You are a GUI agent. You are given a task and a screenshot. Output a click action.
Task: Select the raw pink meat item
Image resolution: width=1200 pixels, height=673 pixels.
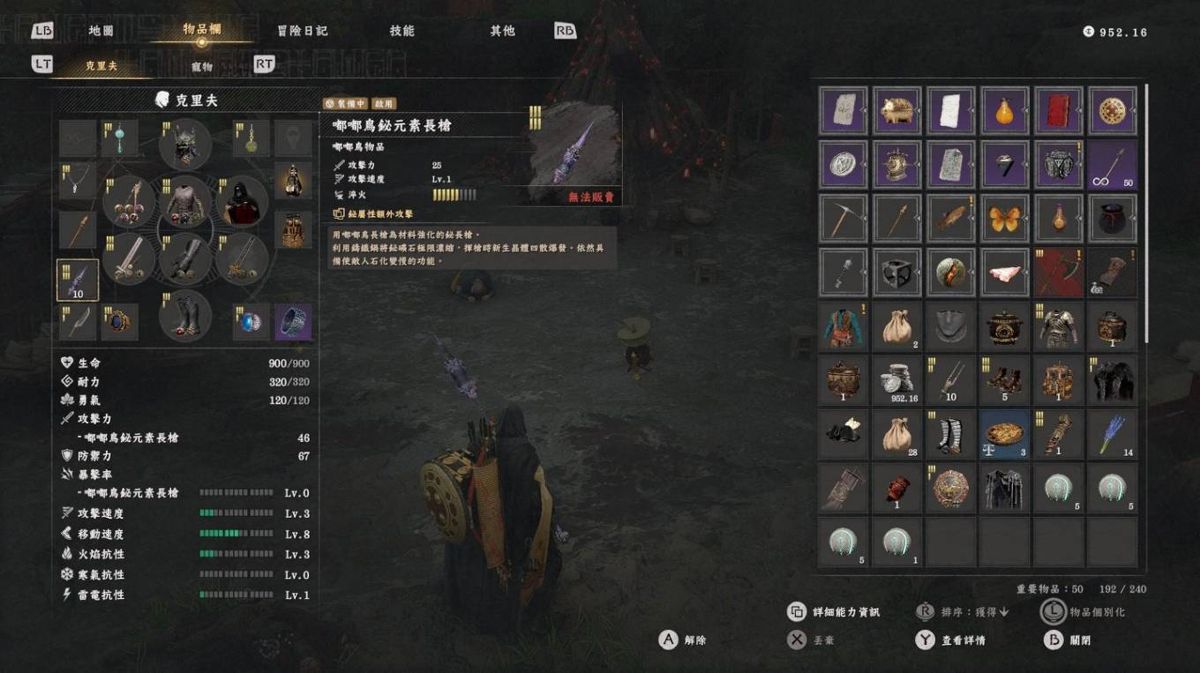(x=1005, y=272)
